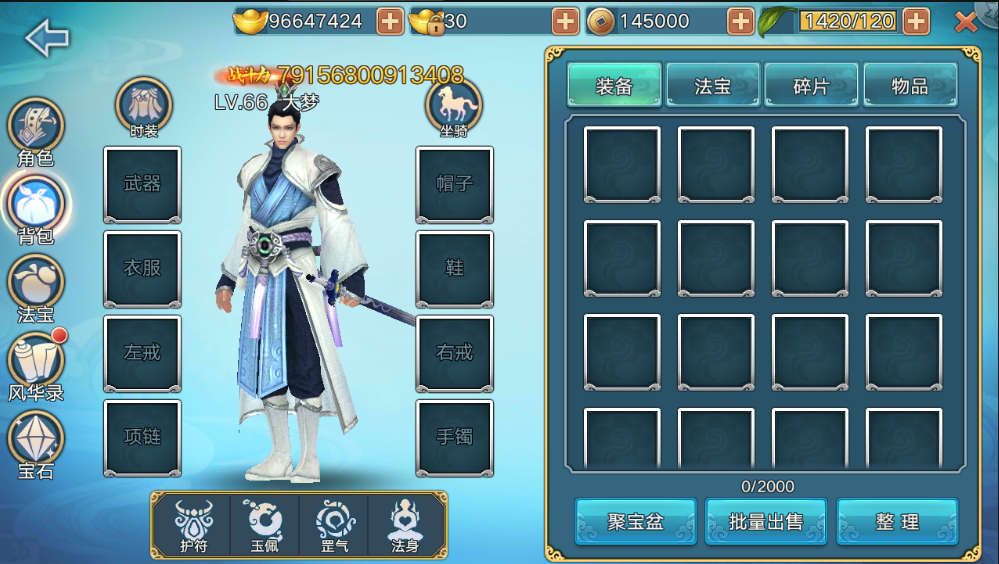Go back with the arrow button

coord(47,38)
